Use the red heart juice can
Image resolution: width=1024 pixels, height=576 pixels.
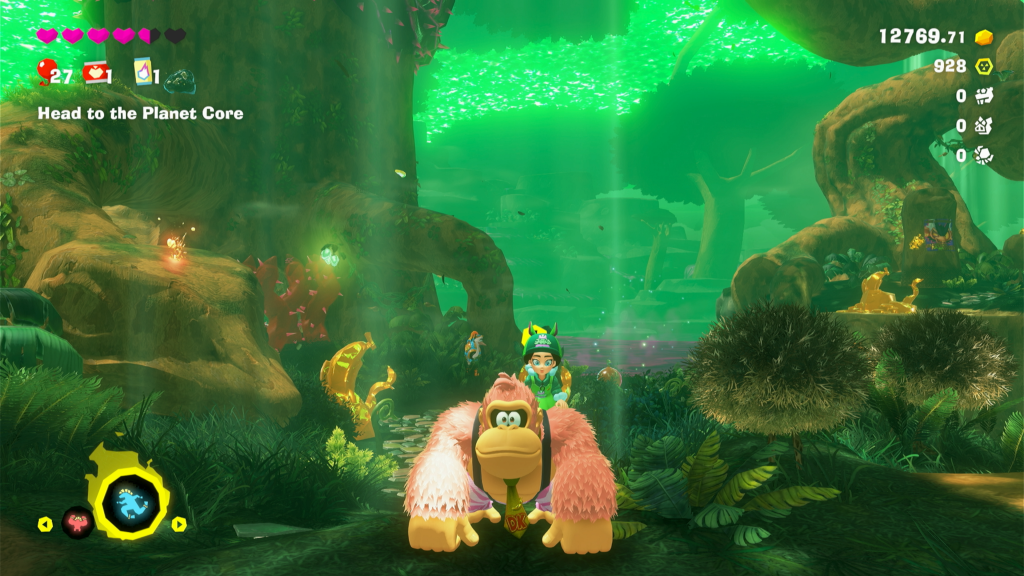(96, 73)
